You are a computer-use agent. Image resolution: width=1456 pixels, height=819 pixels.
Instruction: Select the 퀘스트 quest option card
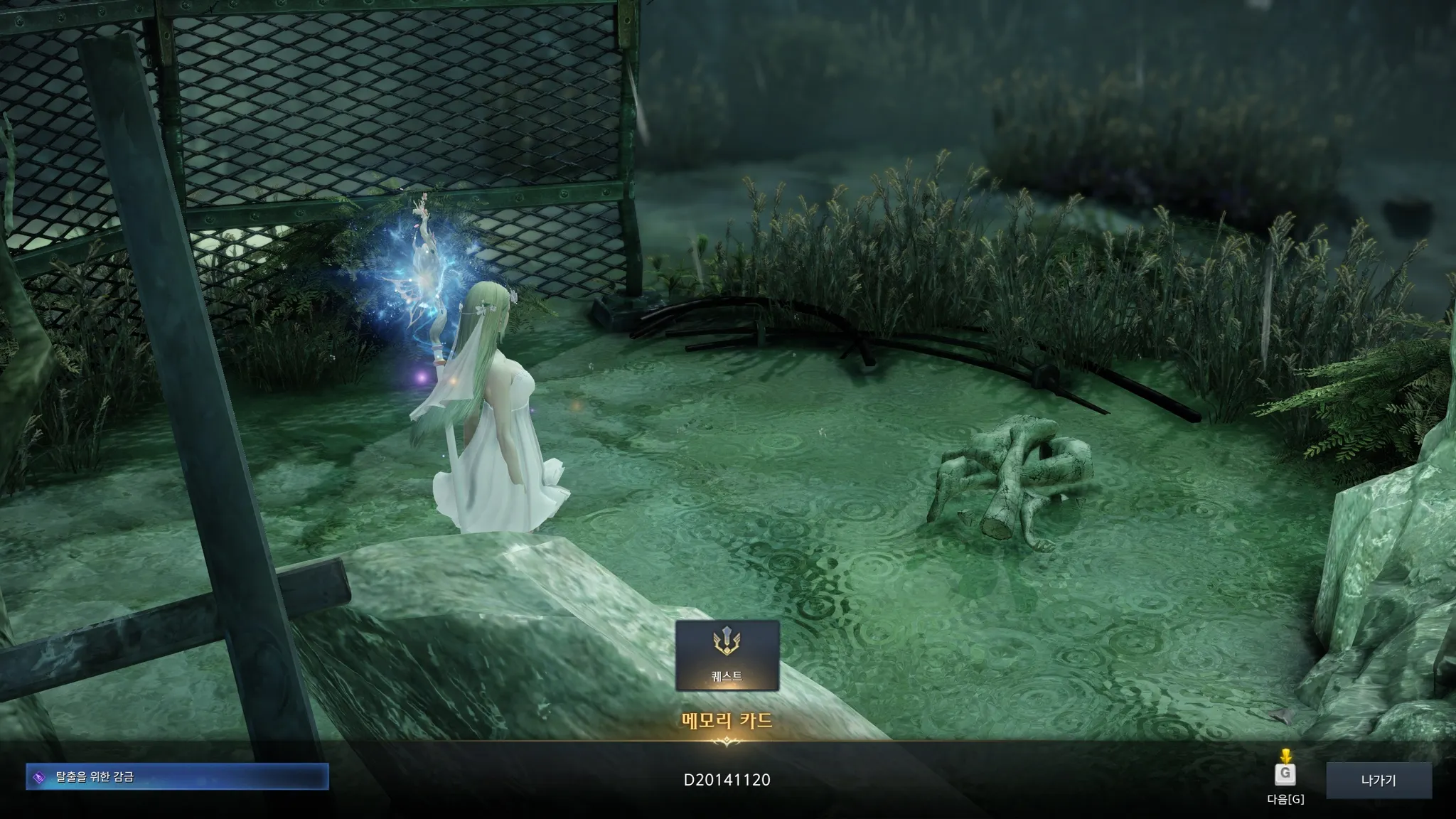(727, 655)
